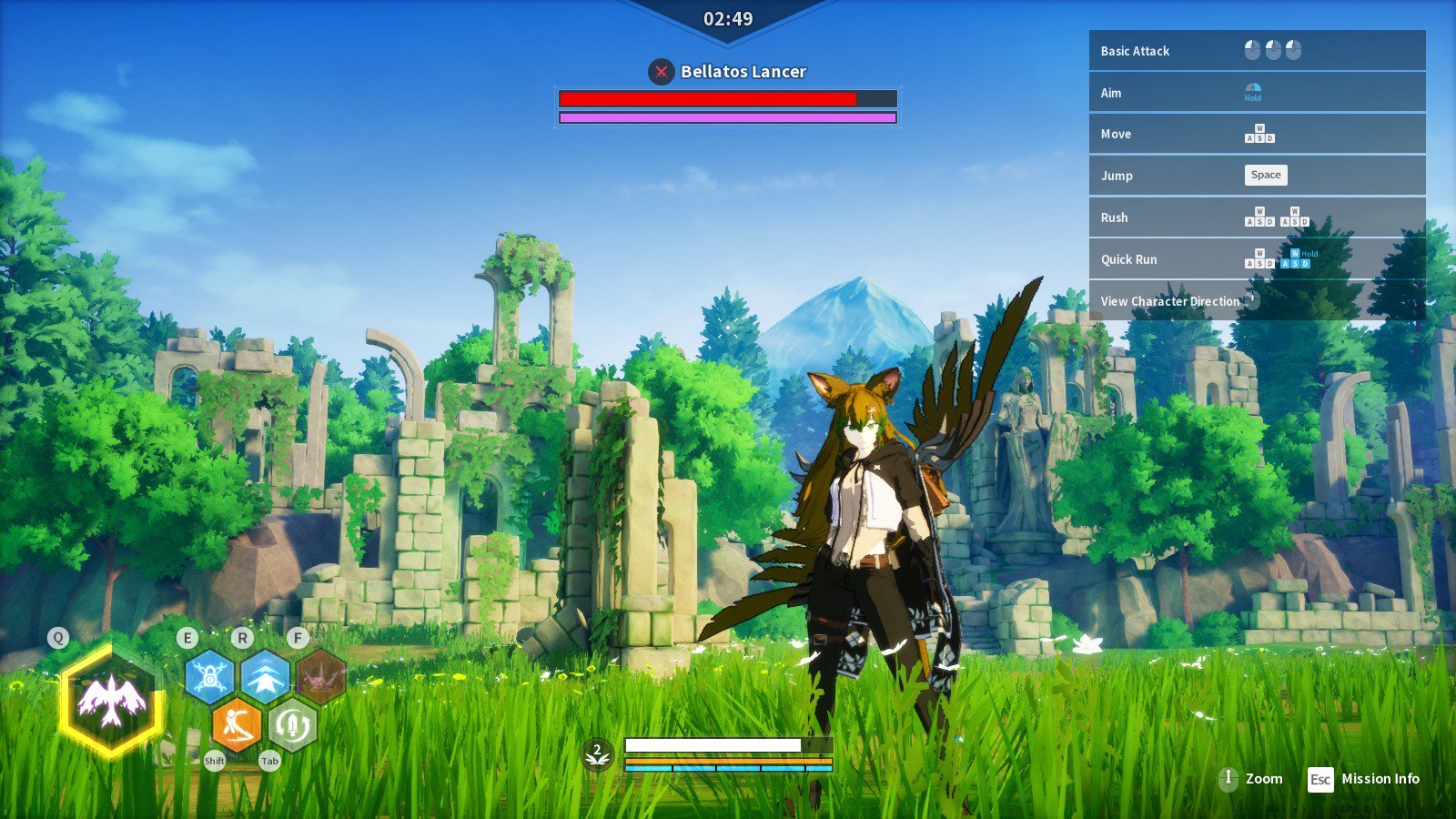
Task: Activate the orange dodge slide ability
Action: click(x=237, y=725)
